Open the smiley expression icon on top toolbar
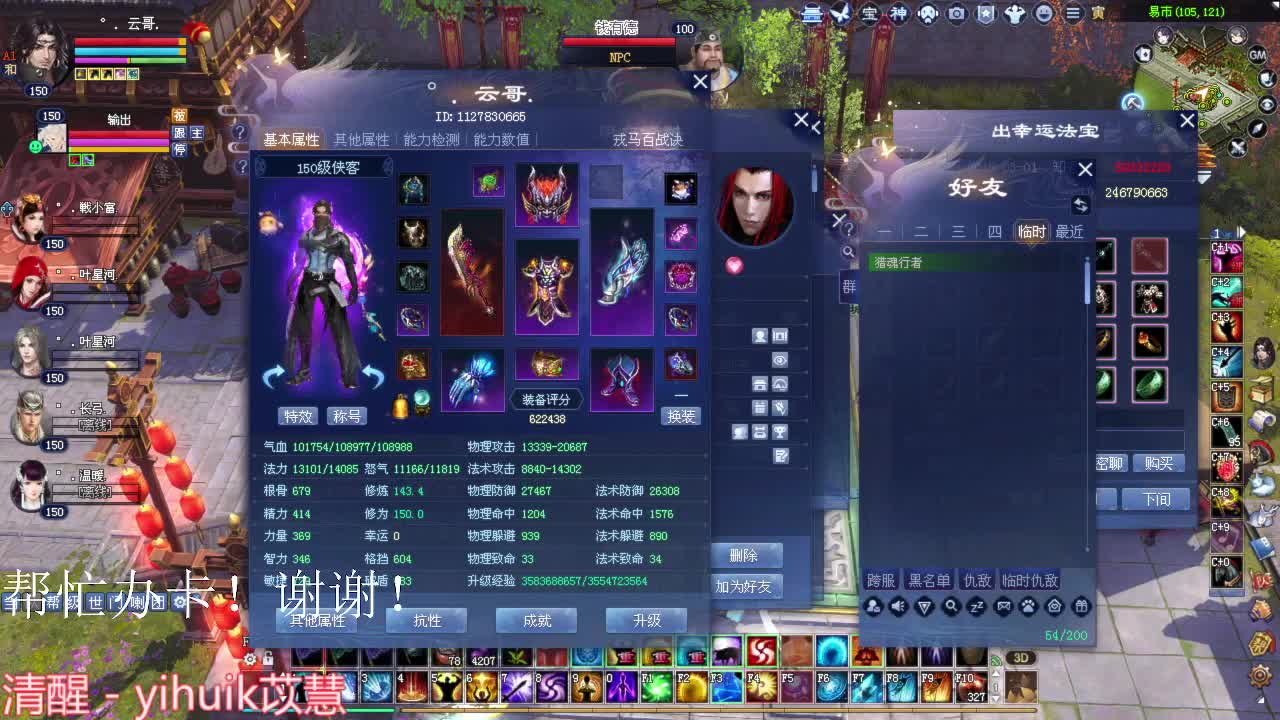This screenshot has height=720, width=1280. 1043,14
